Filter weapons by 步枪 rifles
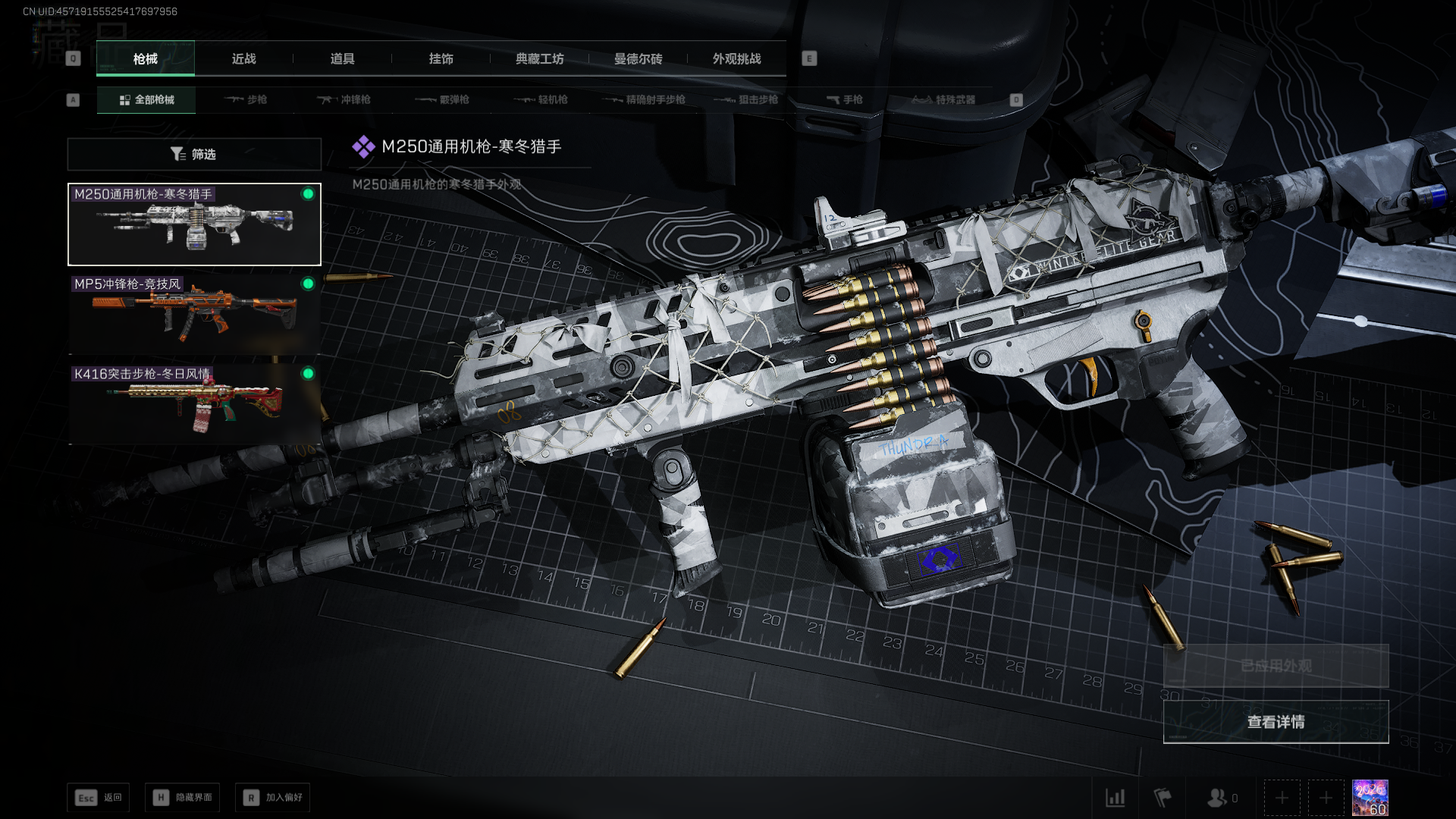 pyautogui.click(x=246, y=99)
